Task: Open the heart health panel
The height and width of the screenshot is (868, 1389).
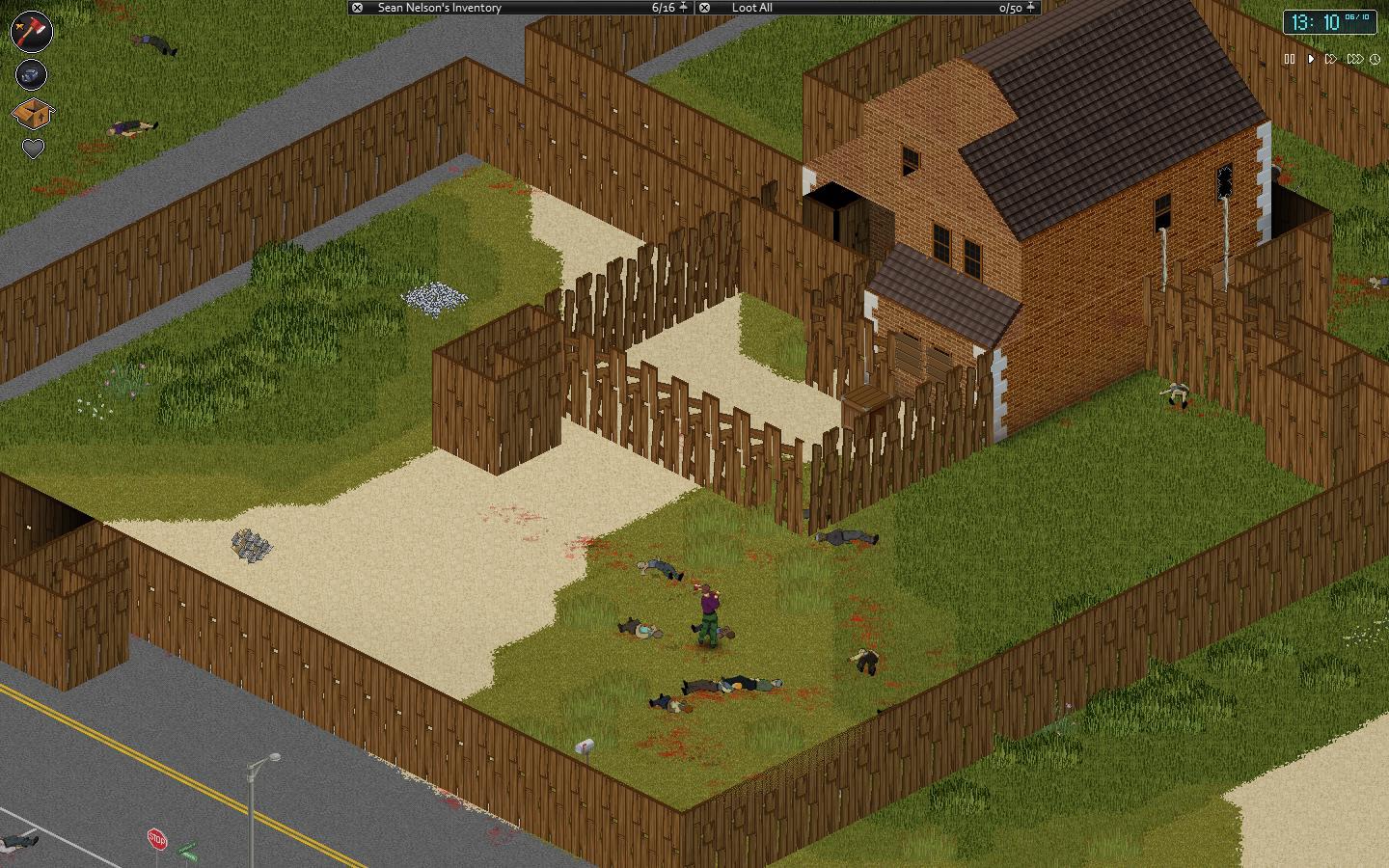Action: [x=33, y=149]
